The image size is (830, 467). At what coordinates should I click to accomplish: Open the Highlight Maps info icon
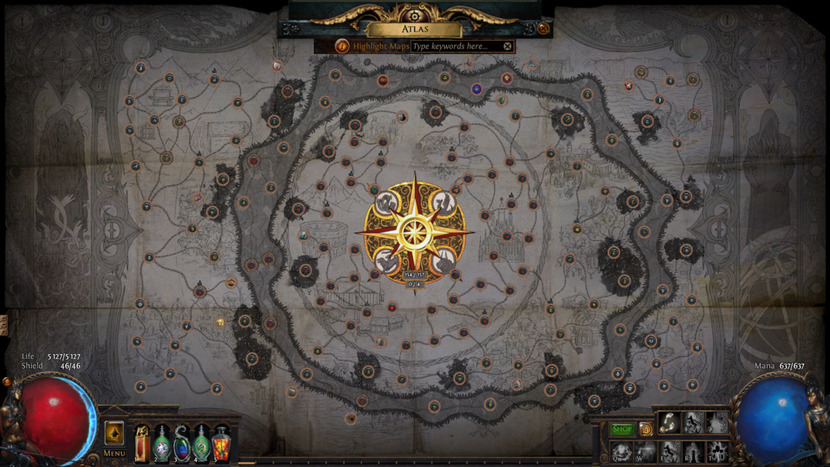pyautogui.click(x=342, y=46)
